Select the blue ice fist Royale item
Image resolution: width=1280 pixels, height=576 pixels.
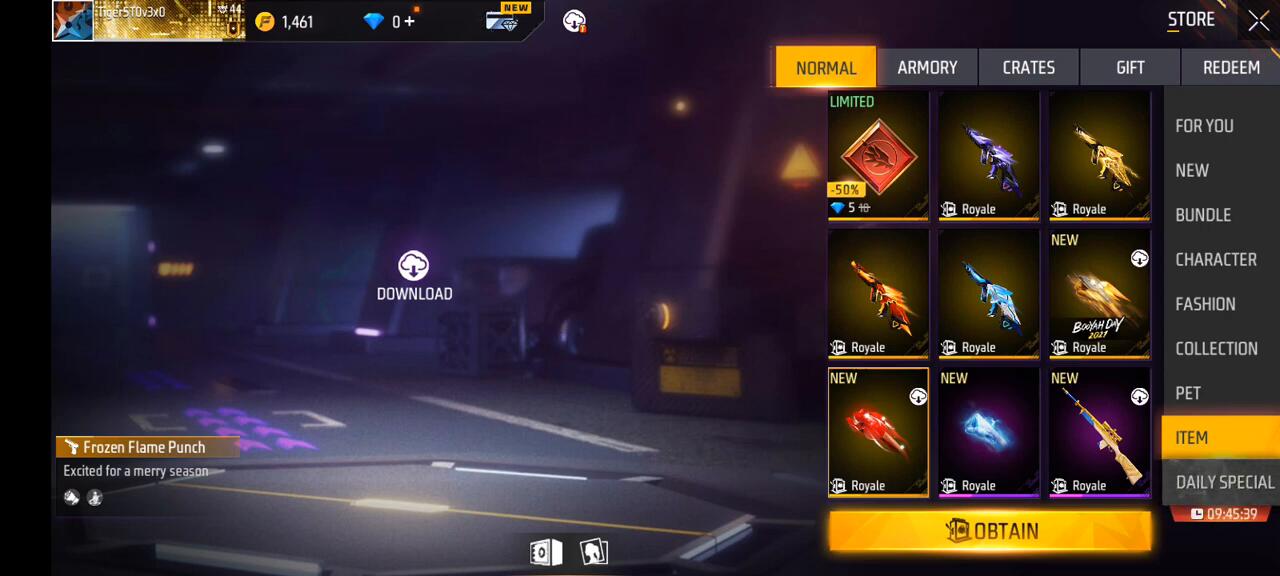pos(988,432)
